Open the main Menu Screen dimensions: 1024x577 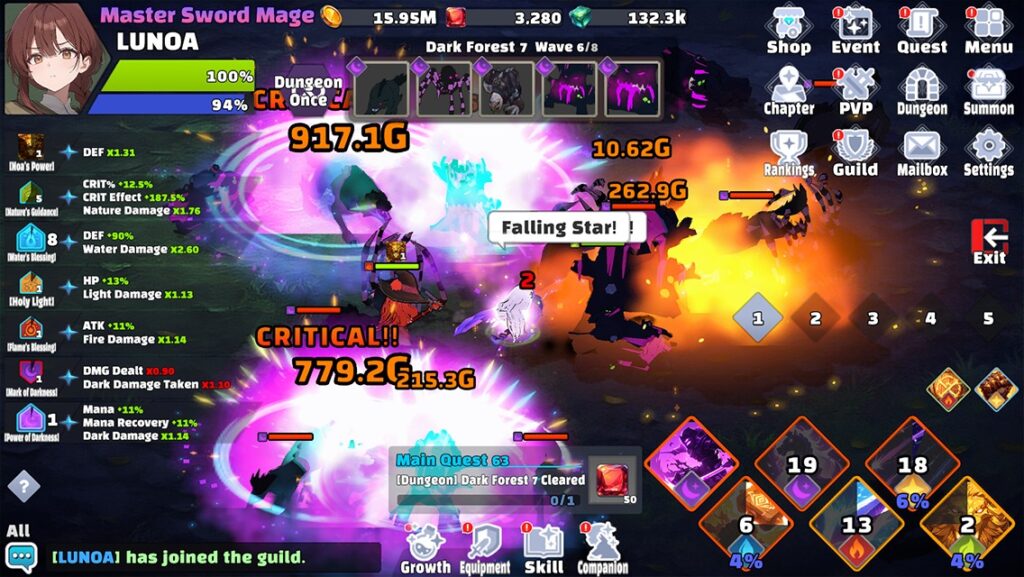(988, 29)
